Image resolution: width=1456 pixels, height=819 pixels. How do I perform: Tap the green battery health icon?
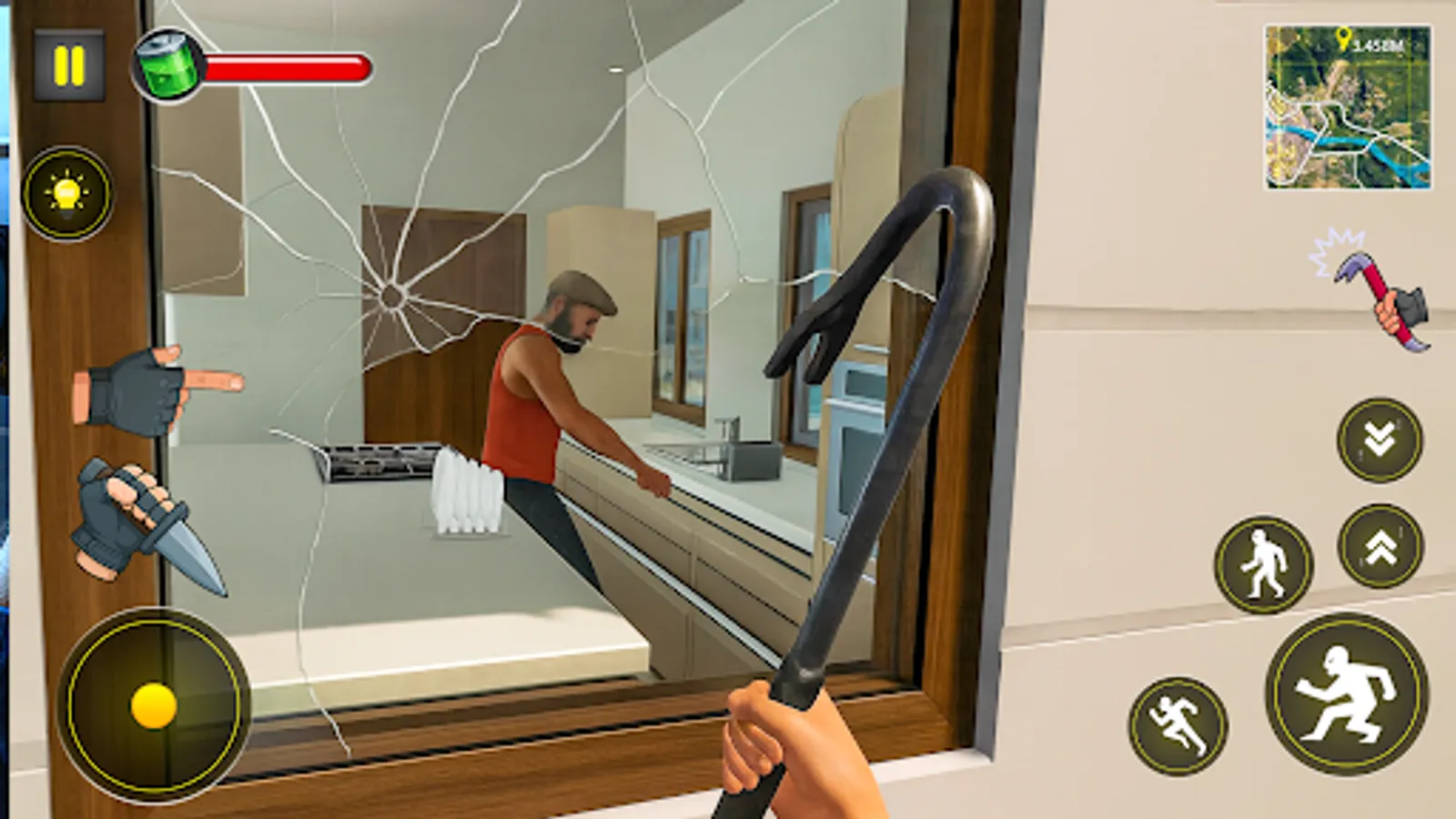(x=168, y=66)
